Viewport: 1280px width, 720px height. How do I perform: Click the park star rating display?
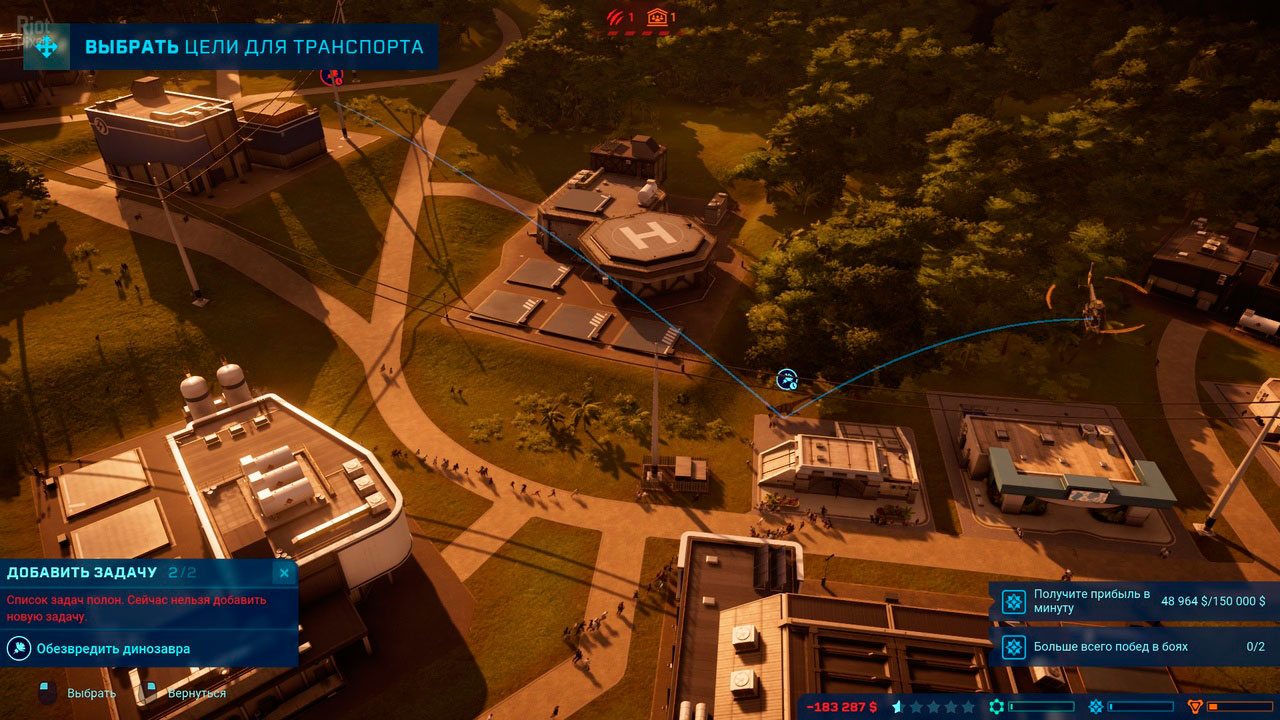(933, 707)
